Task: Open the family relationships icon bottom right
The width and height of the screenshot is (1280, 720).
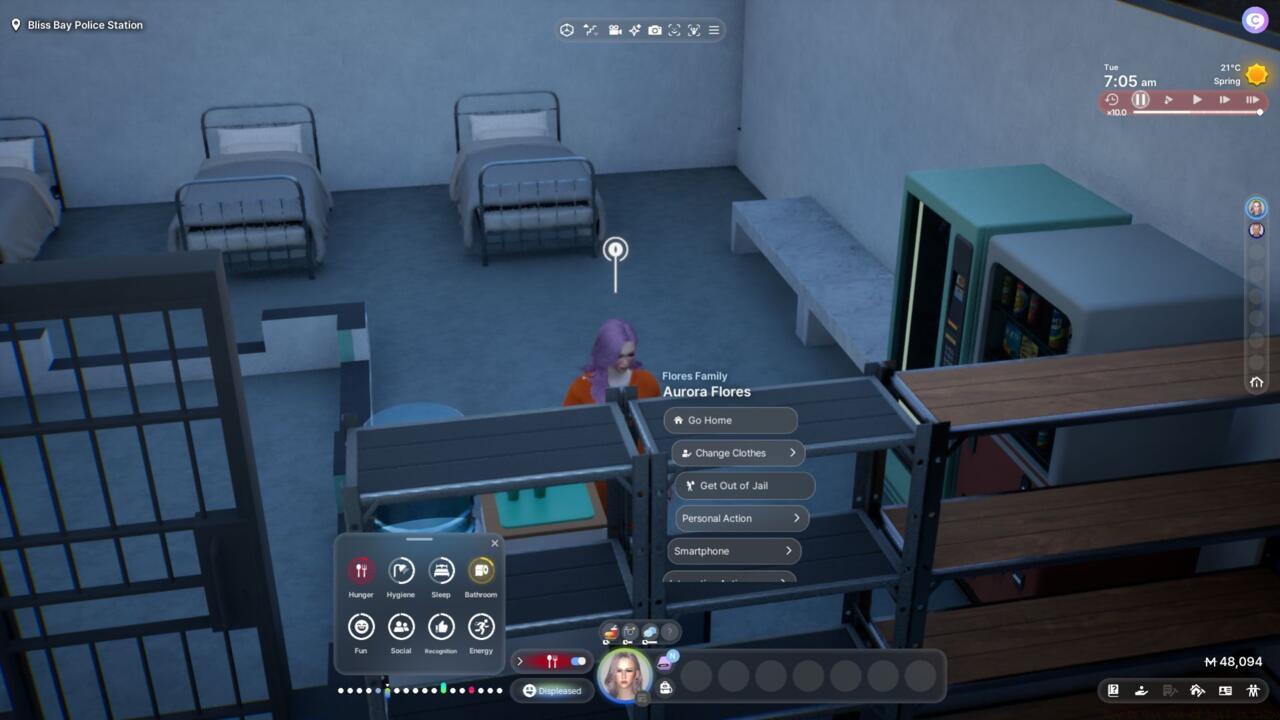Action: pos(1253,691)
